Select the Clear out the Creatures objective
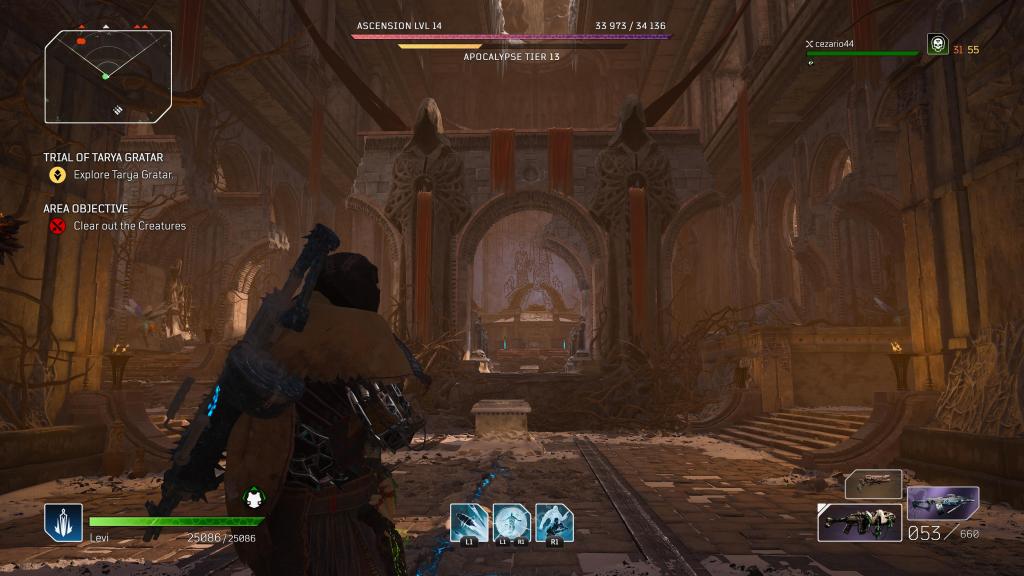The width and height of the screenshot is (1024, 576). [129, 226]
